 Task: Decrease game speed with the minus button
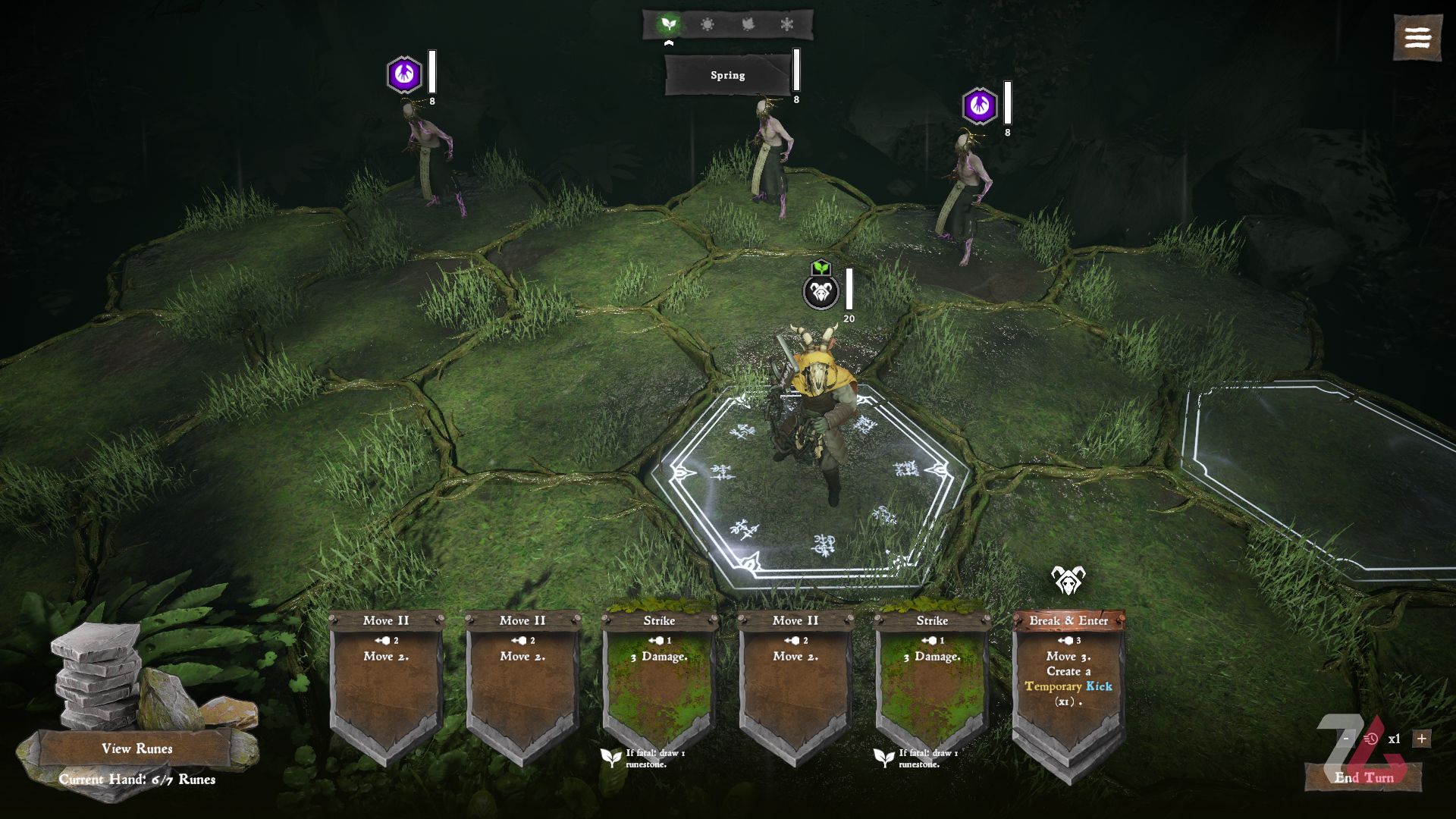(1346, 739)
